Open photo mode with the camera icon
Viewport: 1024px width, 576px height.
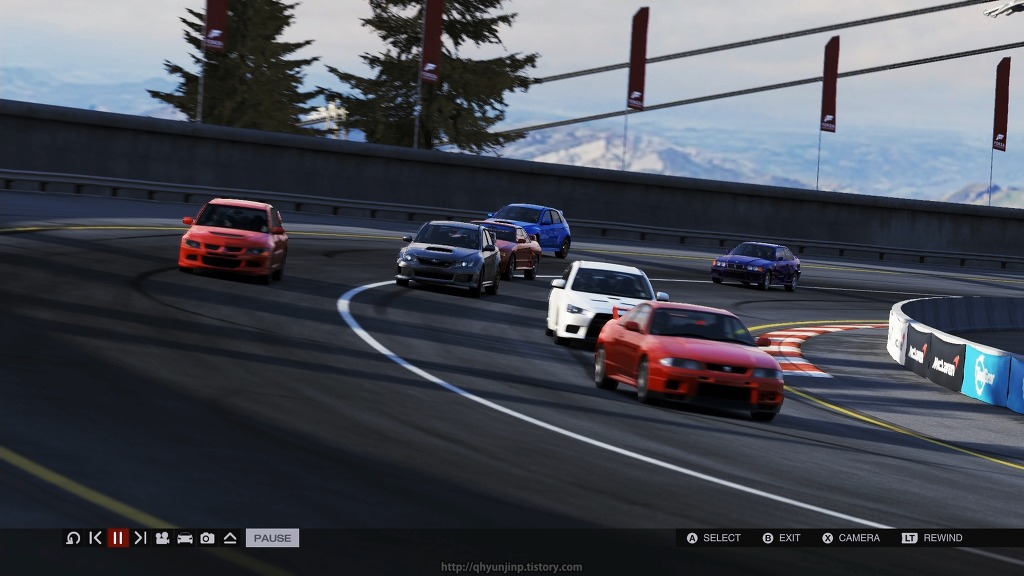coord(207,538)
